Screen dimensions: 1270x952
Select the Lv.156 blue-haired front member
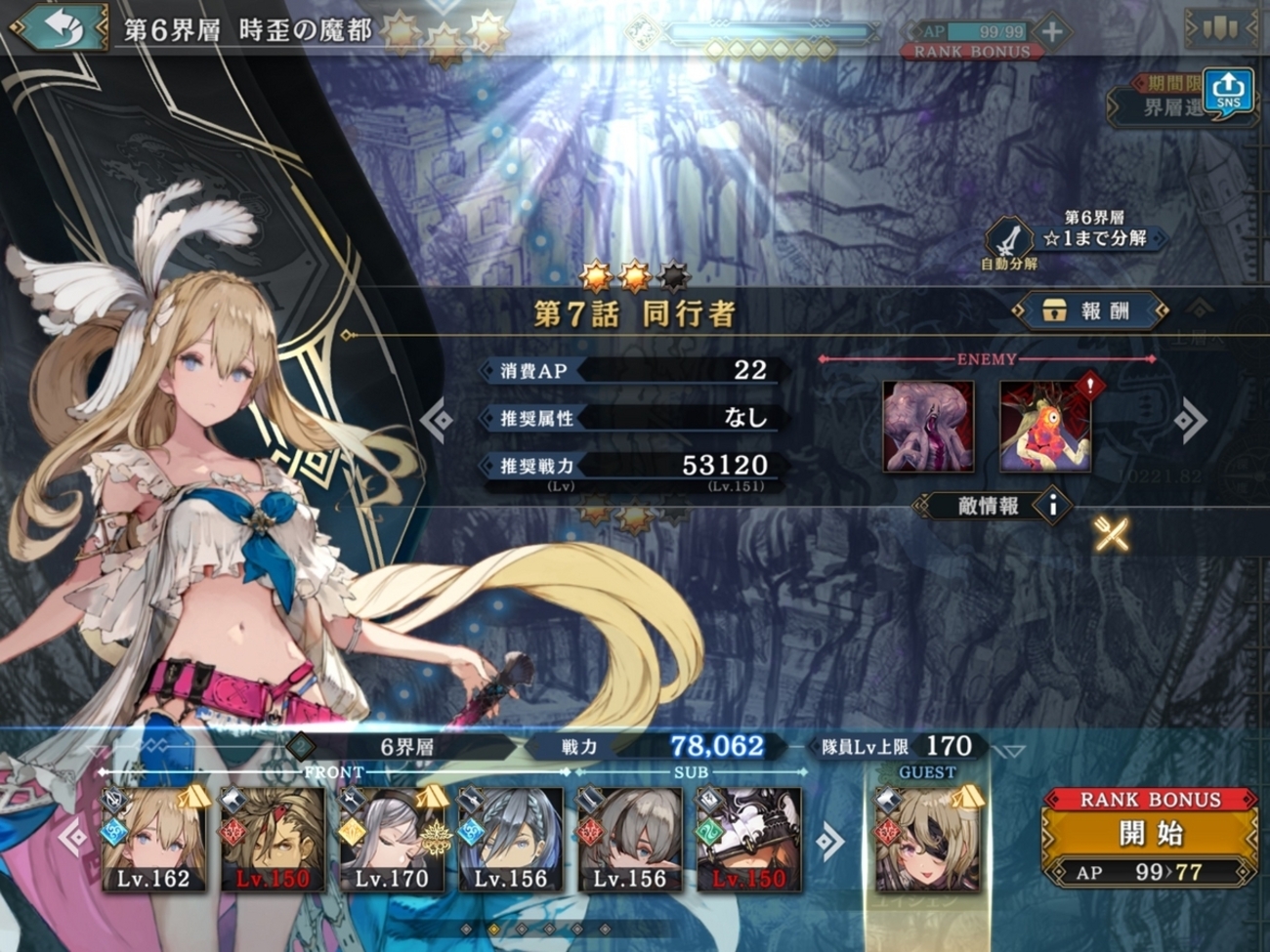(511, 840)
